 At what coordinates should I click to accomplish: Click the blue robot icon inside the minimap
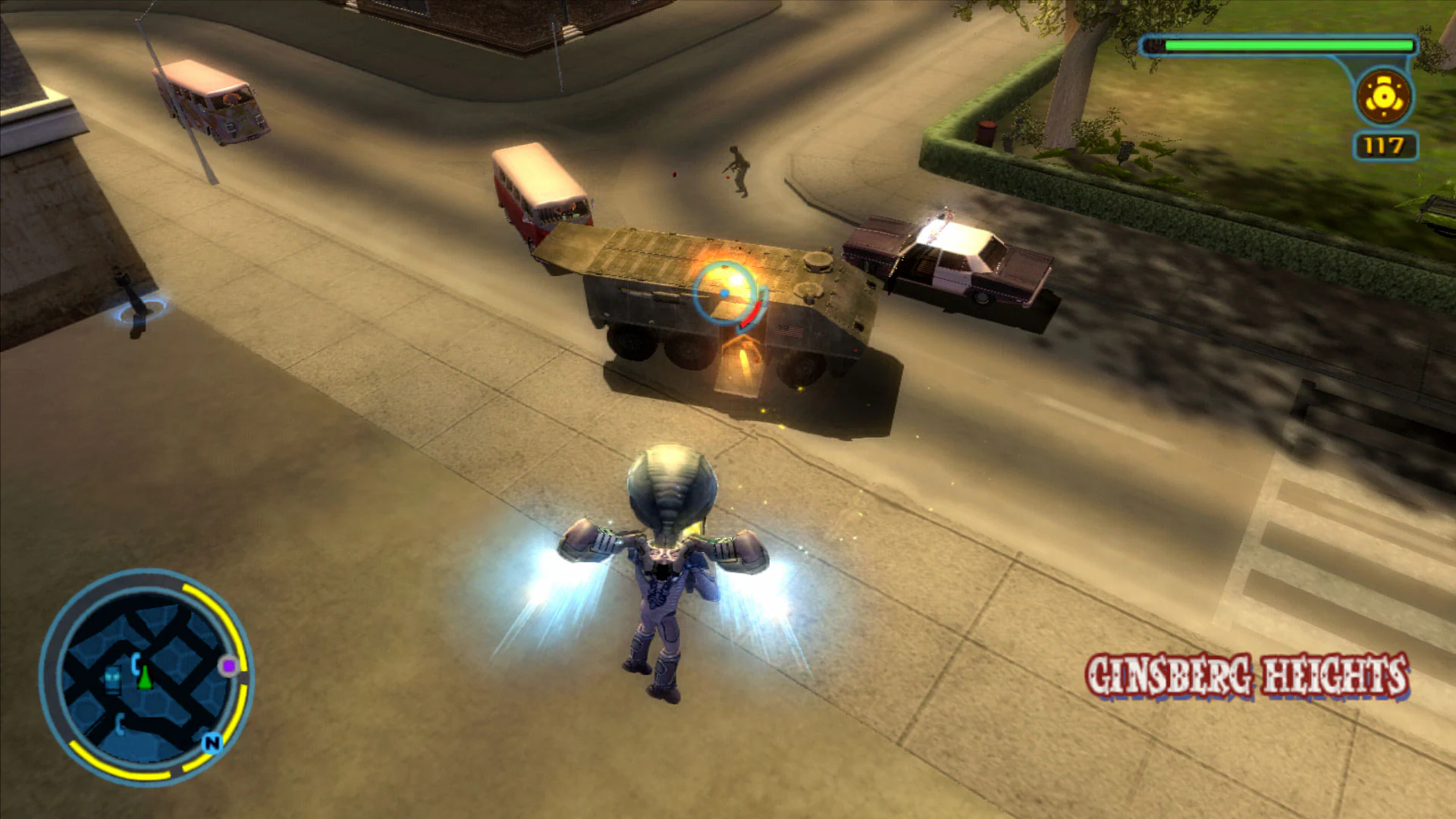pos(113,678)
